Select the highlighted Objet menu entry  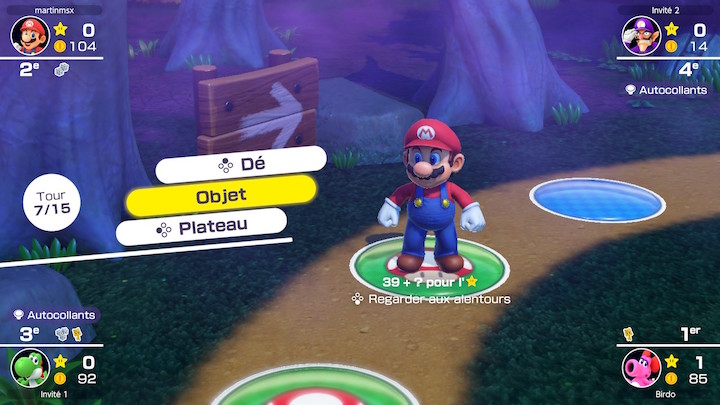click(x=221, y=196)
